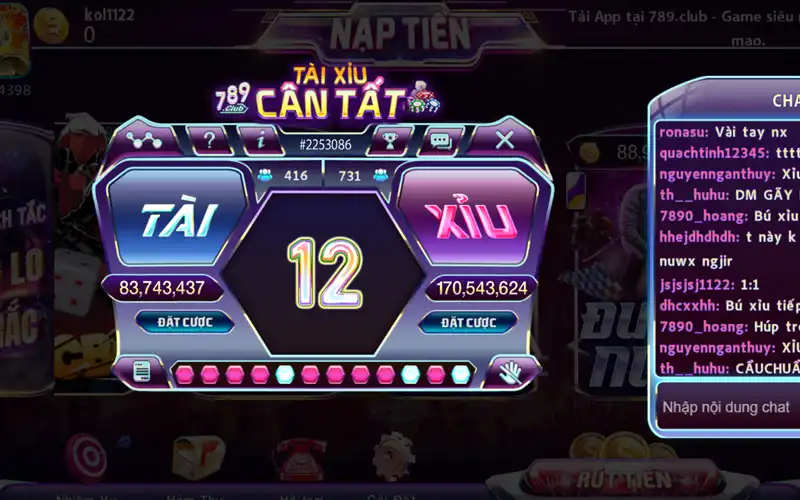Click ĐẶT CƯỢC under the XỈU total
Image resolution: width=800 pixels, height=500 pixels.
(468, 322)
